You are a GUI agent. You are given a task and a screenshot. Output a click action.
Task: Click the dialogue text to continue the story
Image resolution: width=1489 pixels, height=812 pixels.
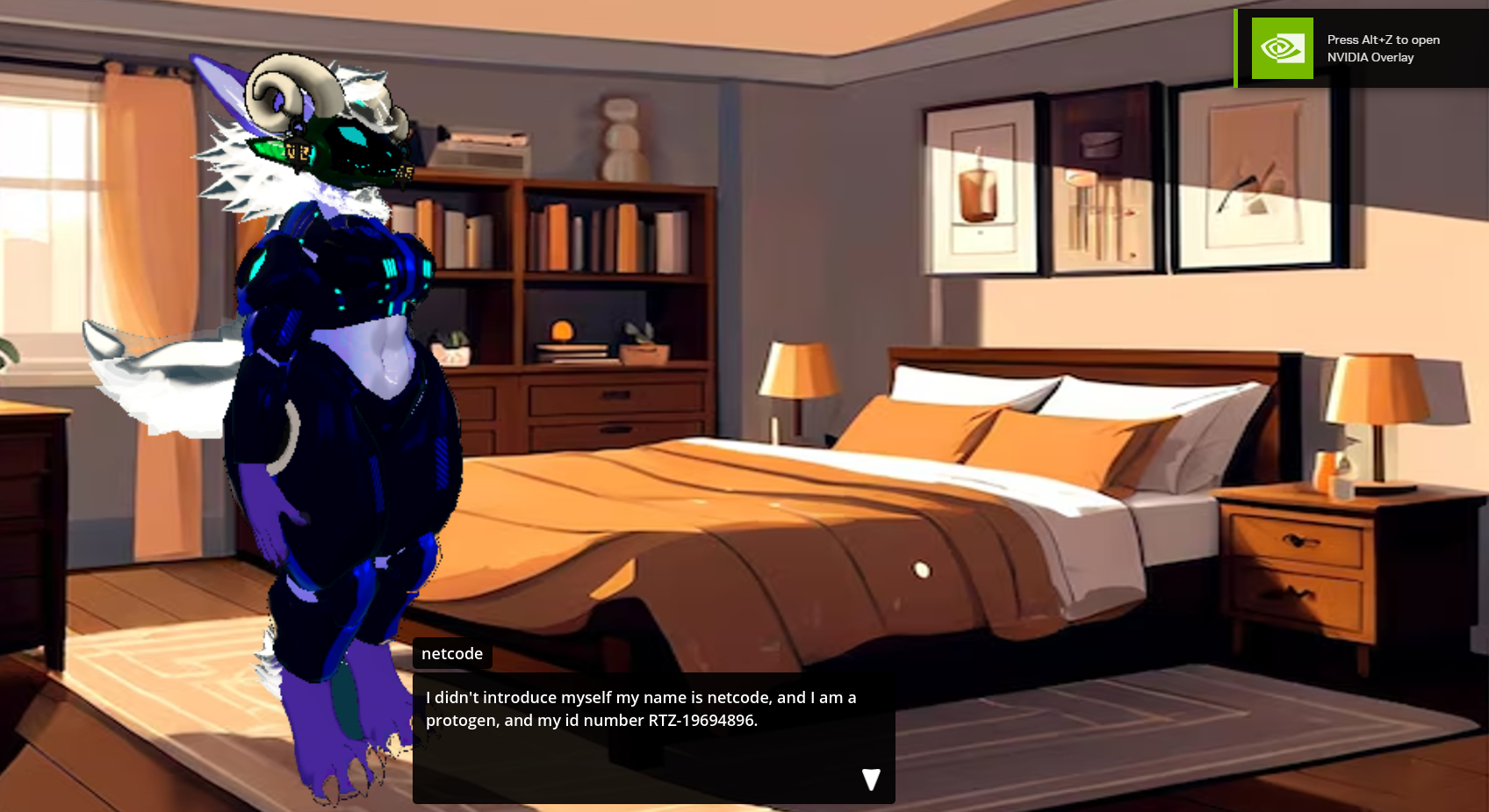pos(640,708)
